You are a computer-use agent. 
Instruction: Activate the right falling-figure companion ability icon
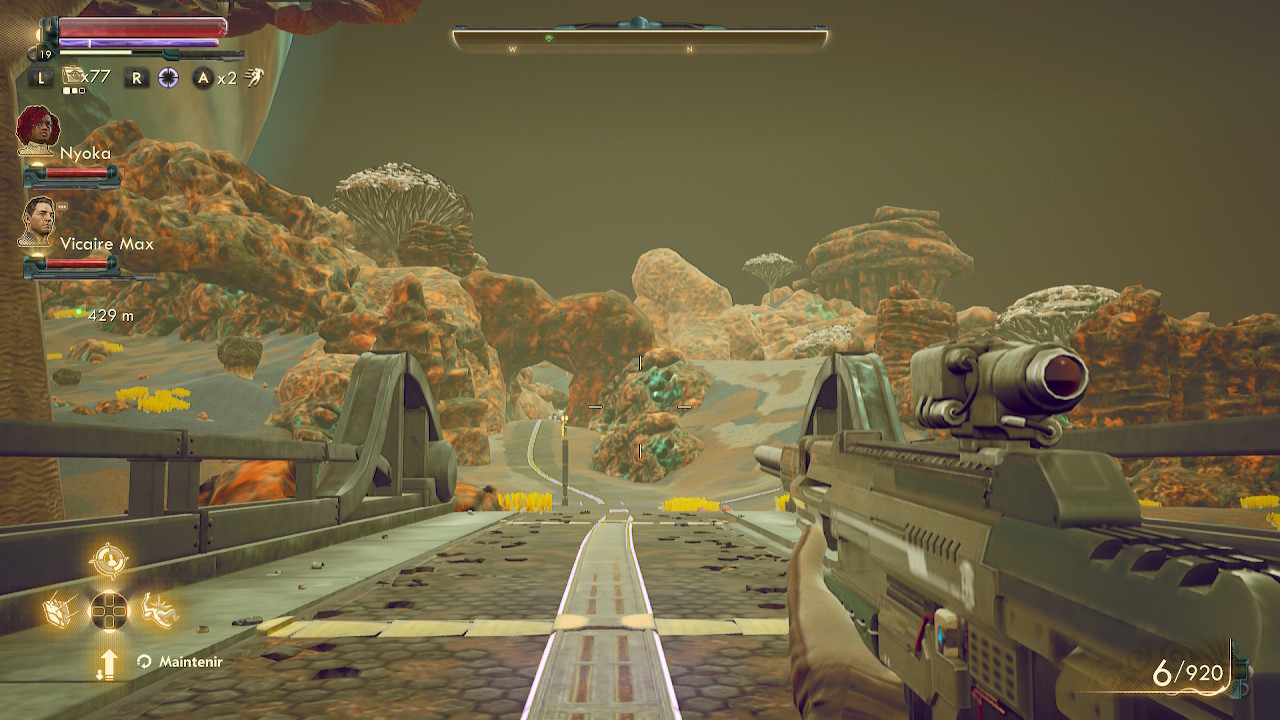158,610
